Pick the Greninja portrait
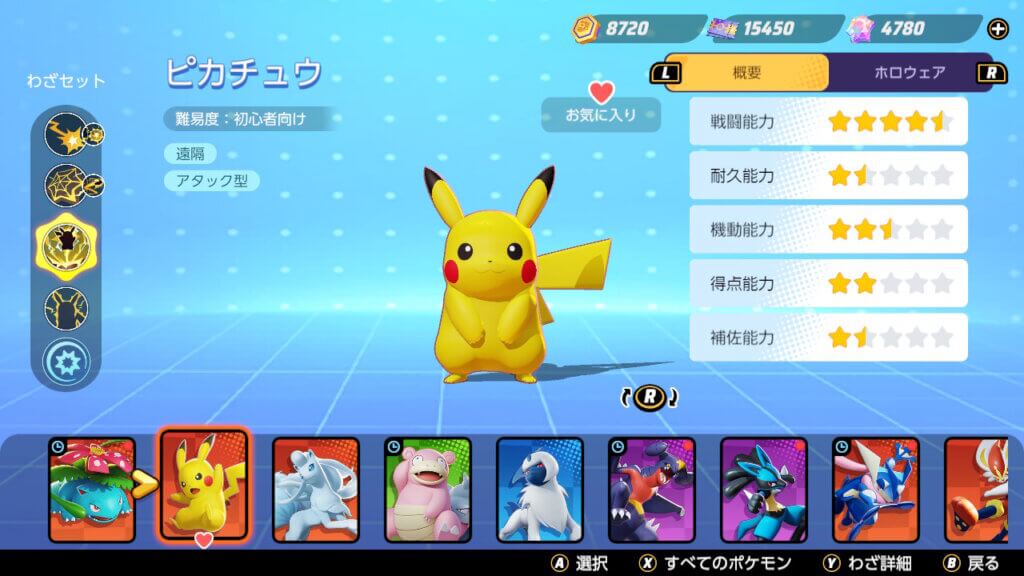This screenshot has width=1024, height=576. 876,482
